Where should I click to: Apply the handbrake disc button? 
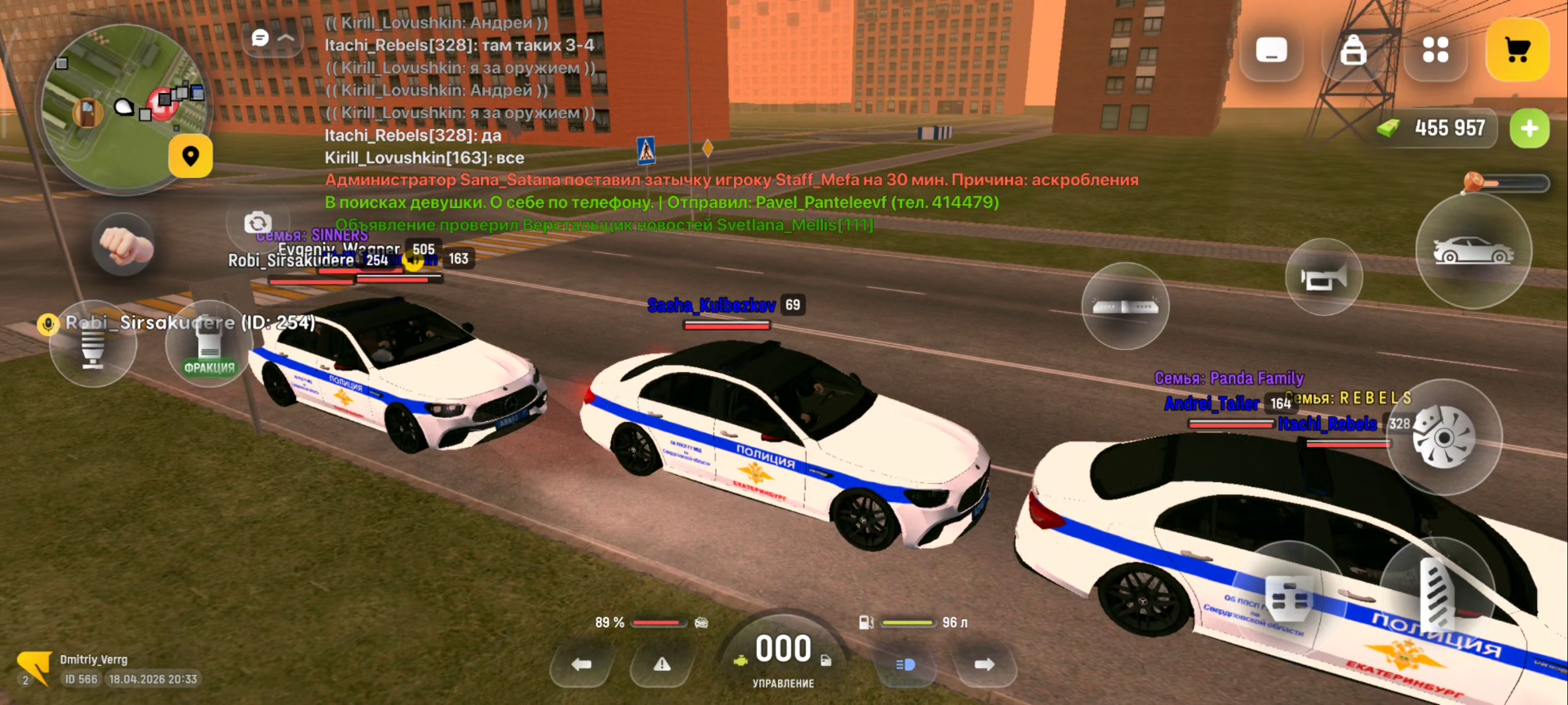[x=1443, y=437]
